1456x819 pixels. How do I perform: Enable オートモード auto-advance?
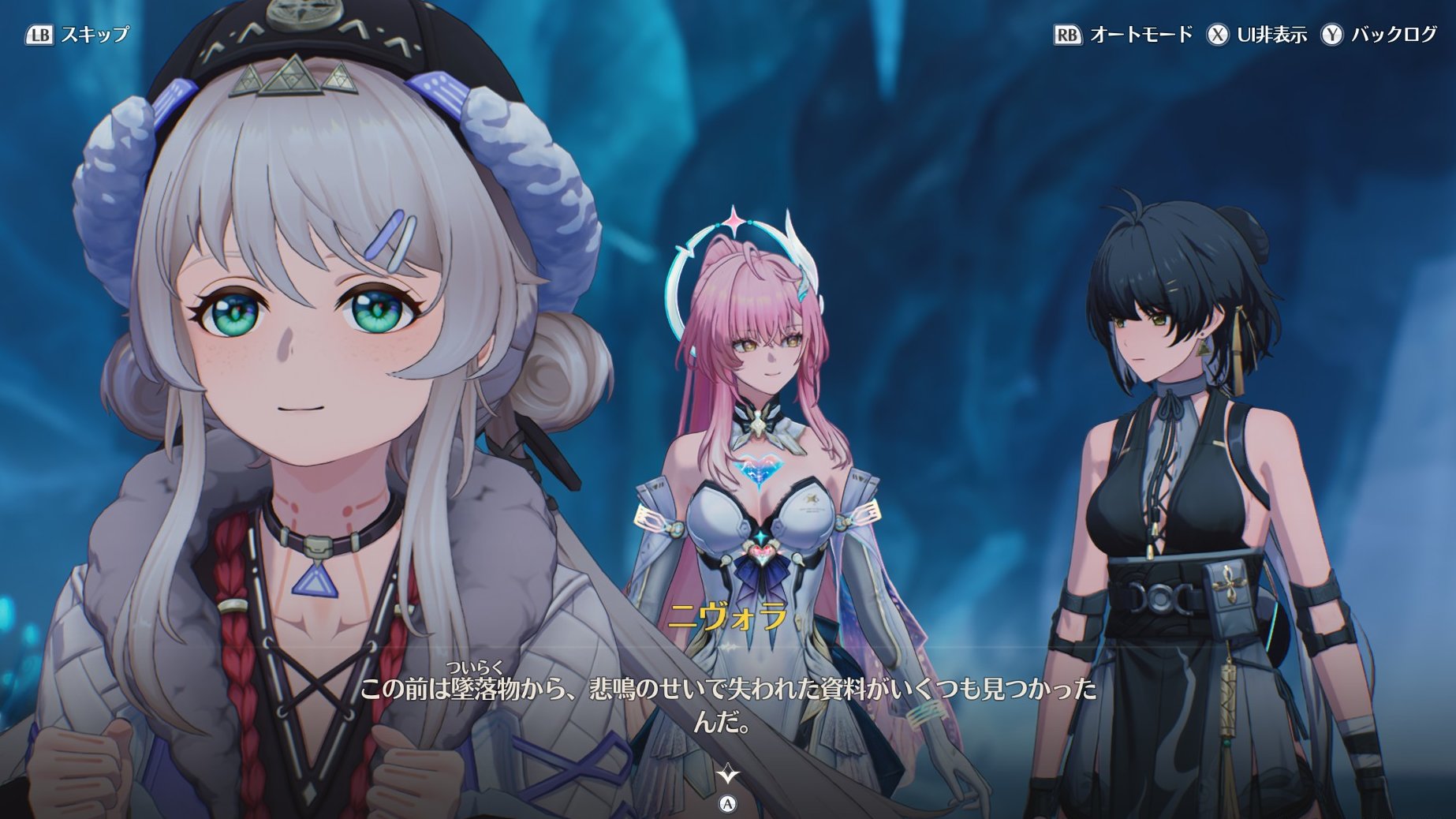coord(1123,35)
